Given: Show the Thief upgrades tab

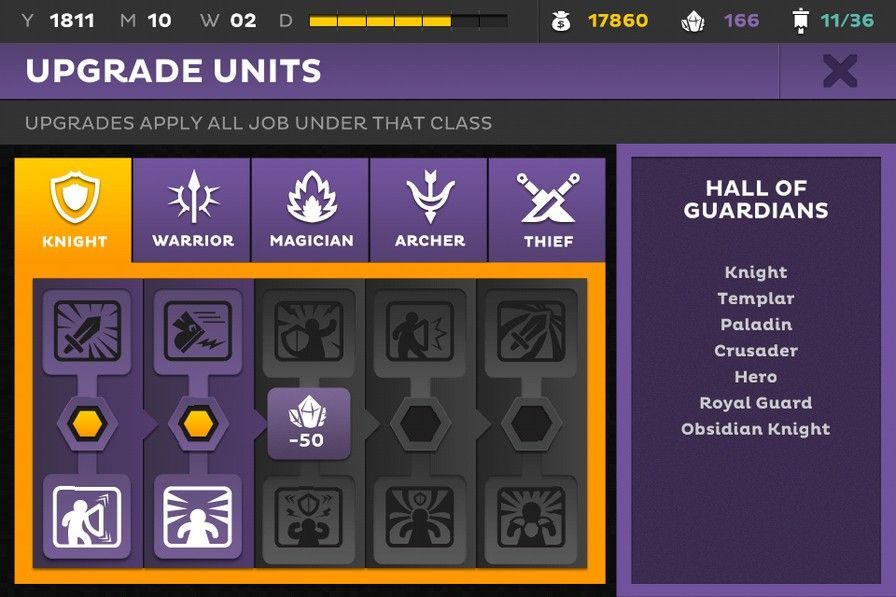Looking at the screenshot, I should [x=548, y=210].
